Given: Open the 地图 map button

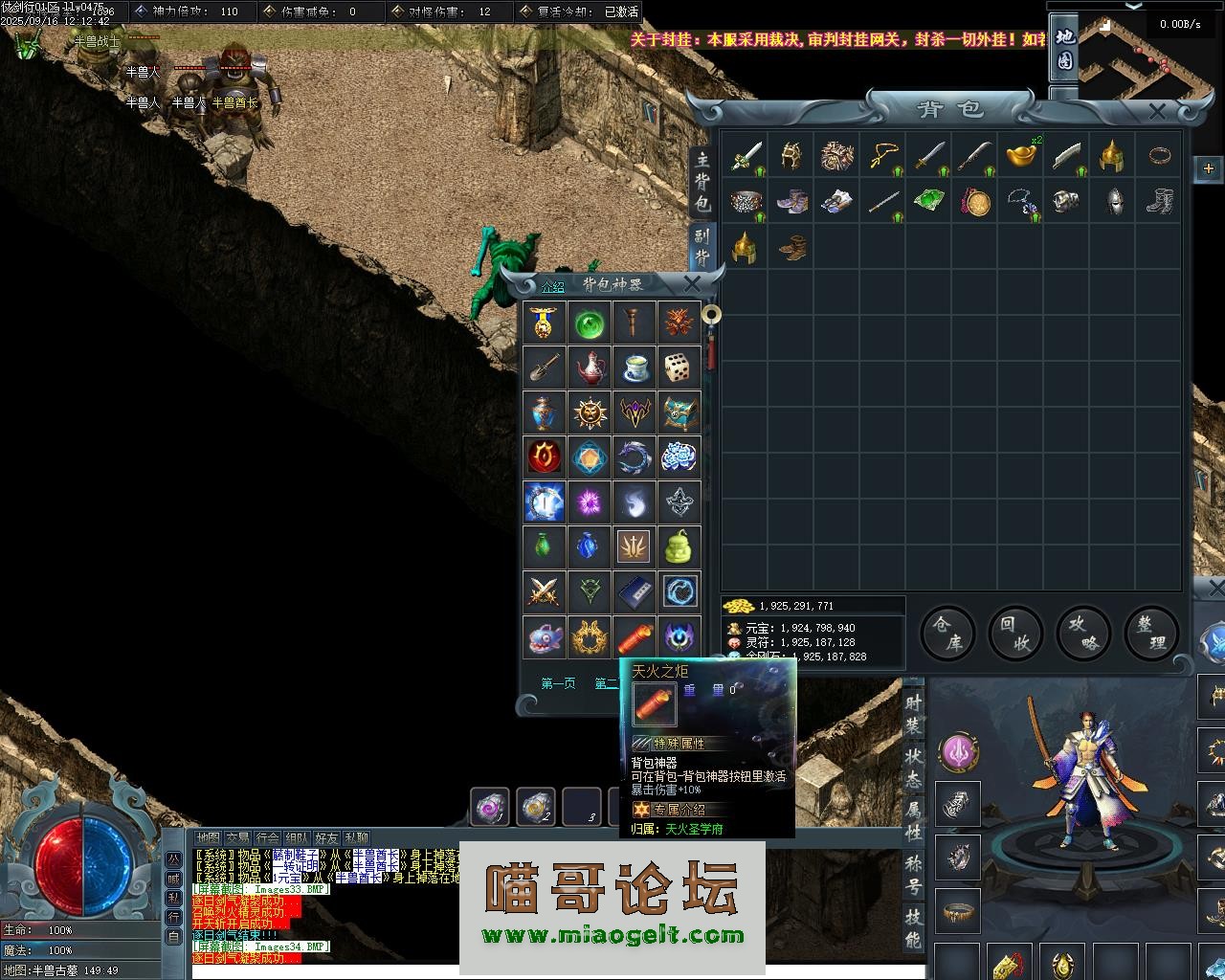Looking at the screenshot, I should click(x=1065, y=50).
